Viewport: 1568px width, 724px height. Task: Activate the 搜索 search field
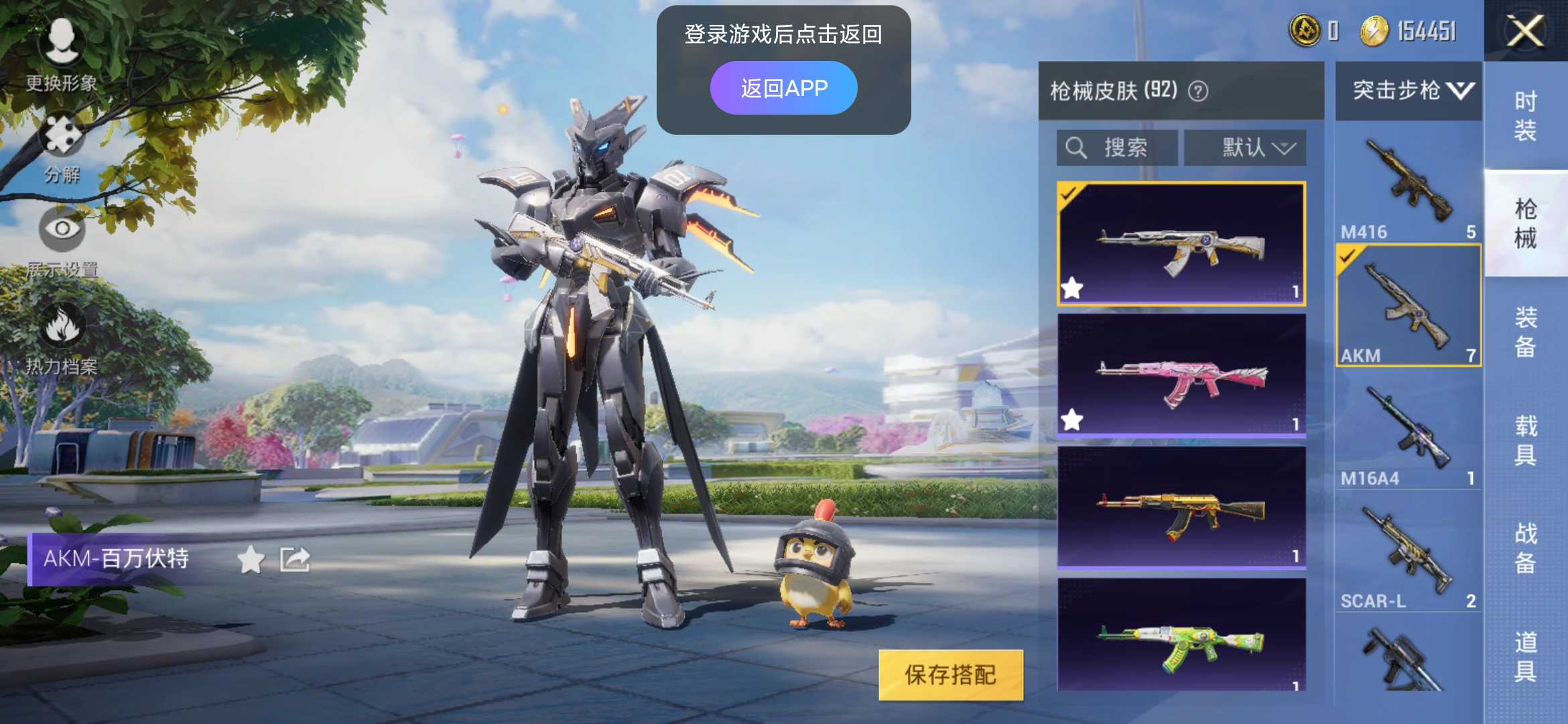1116,147
